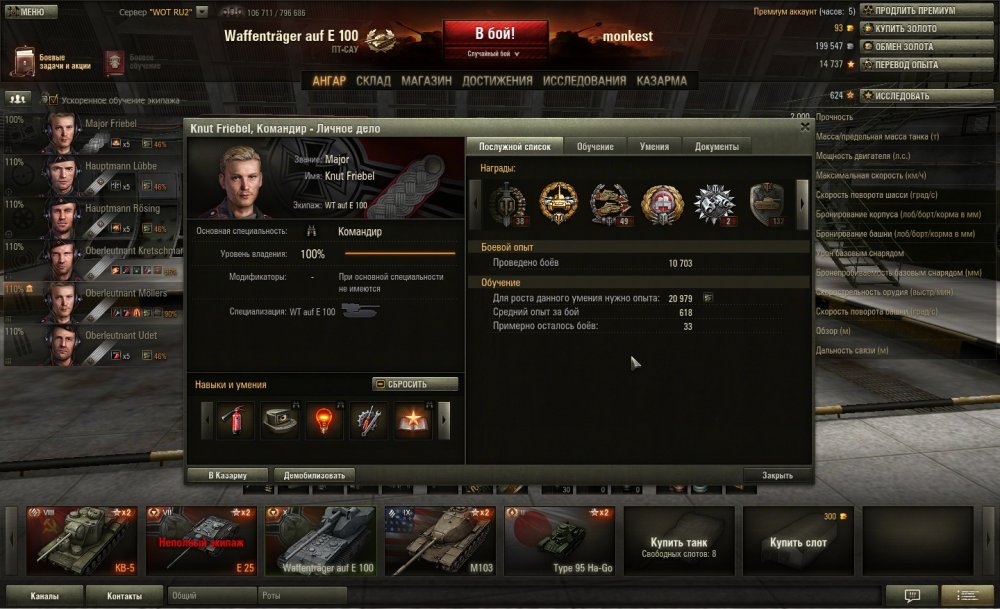Close the personal file window with X

(805, 127)
